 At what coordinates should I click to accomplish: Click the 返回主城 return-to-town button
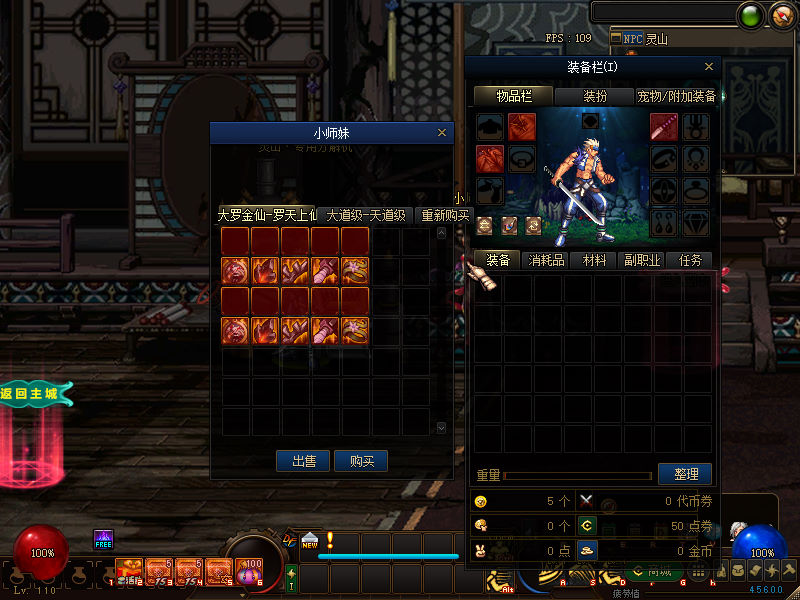coord(36,393)
